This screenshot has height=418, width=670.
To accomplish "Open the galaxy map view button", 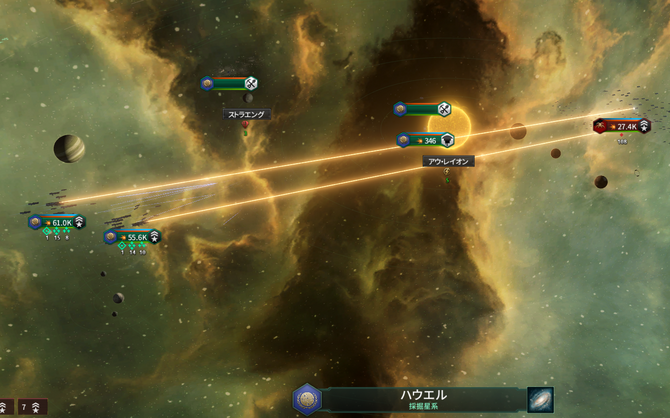I will click(541, 399).
